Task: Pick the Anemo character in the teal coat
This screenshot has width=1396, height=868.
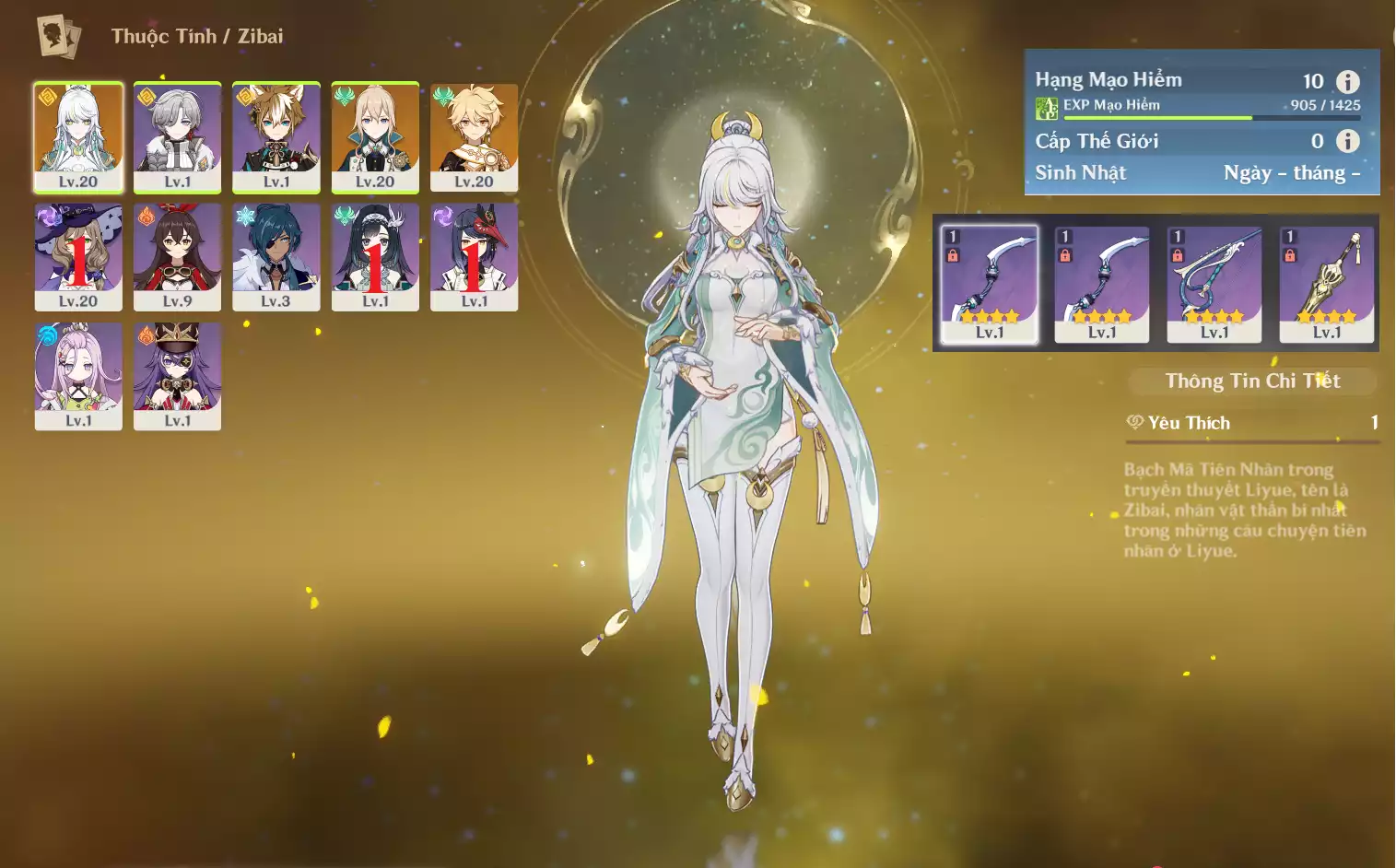Action: [x=375, y=136]
